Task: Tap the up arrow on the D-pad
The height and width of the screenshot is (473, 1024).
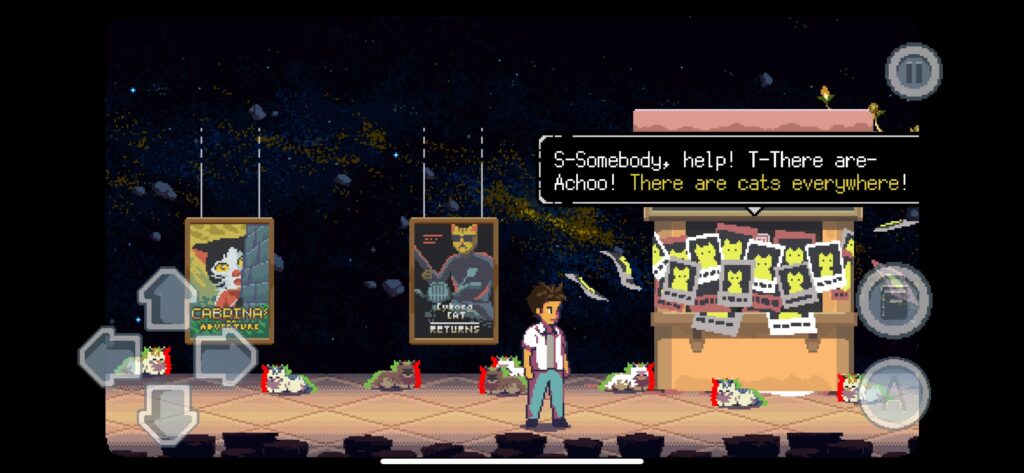Action: click(167, 298)
